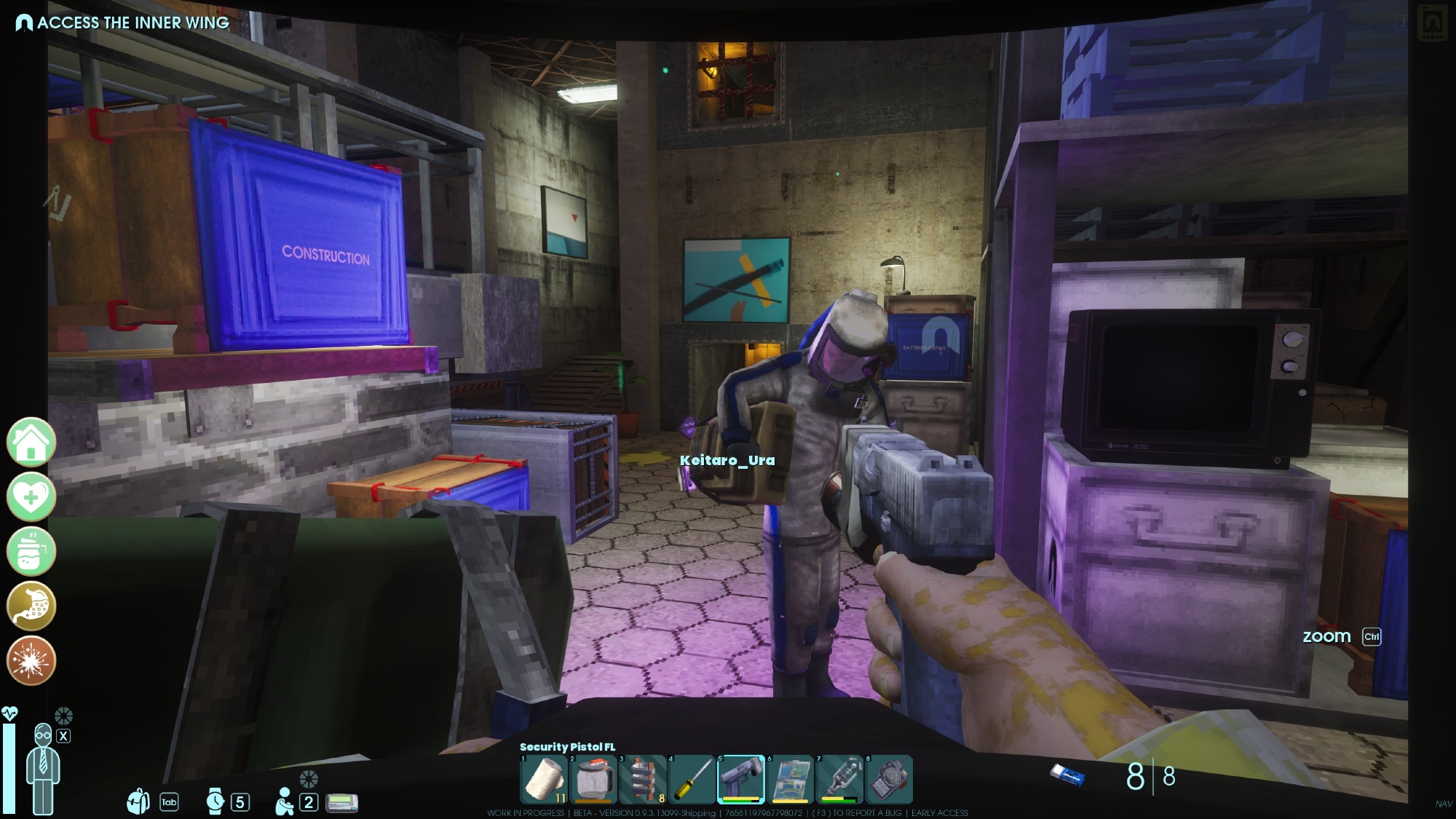Select the coffee pot hotbar slot
Image resolution: width=1456 pixels, height=819 pixels.
click(593, 780)
